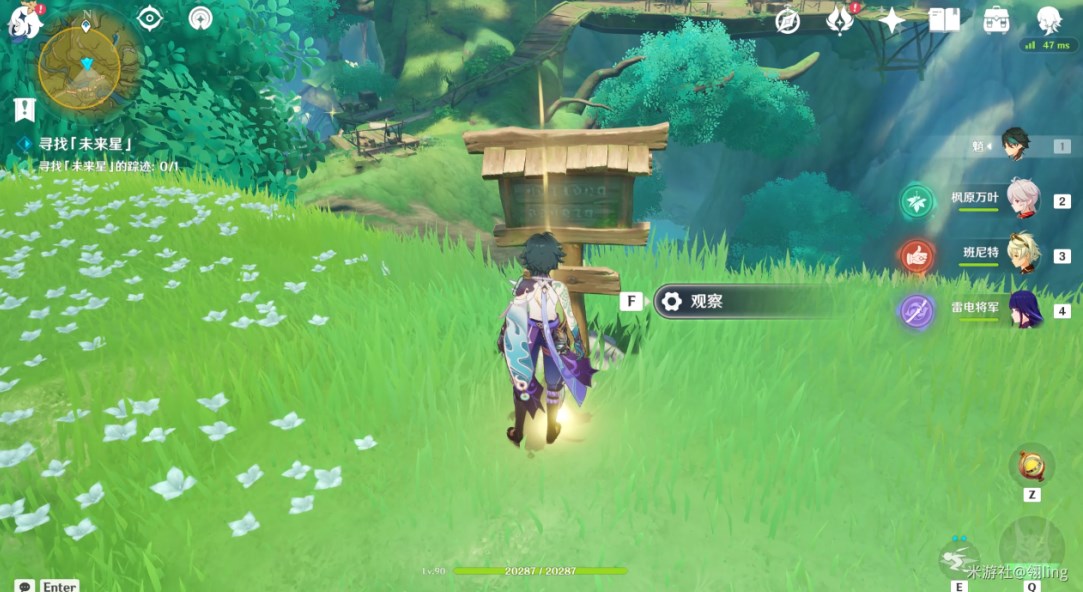1083x592 pixels.
Task: Open the events icon with red notification
Action: pos(839,20)
